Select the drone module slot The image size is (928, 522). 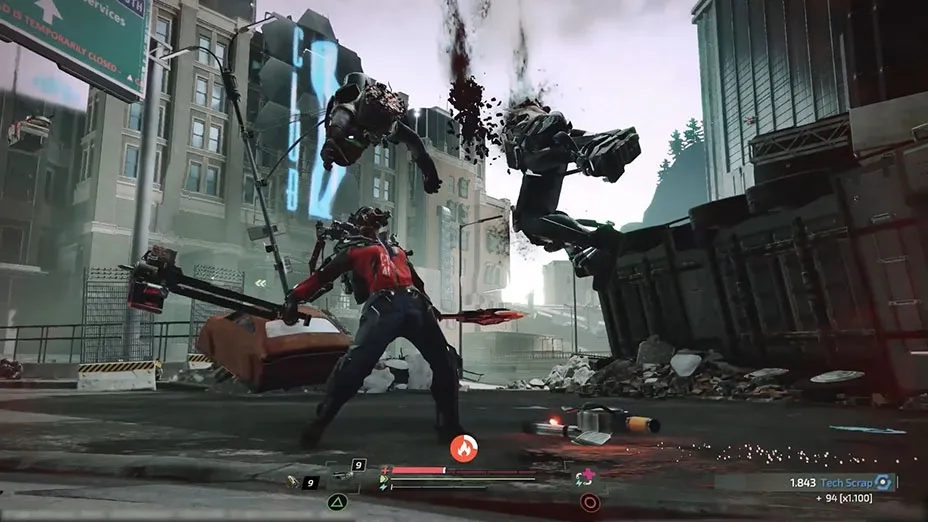click(346, 474)
